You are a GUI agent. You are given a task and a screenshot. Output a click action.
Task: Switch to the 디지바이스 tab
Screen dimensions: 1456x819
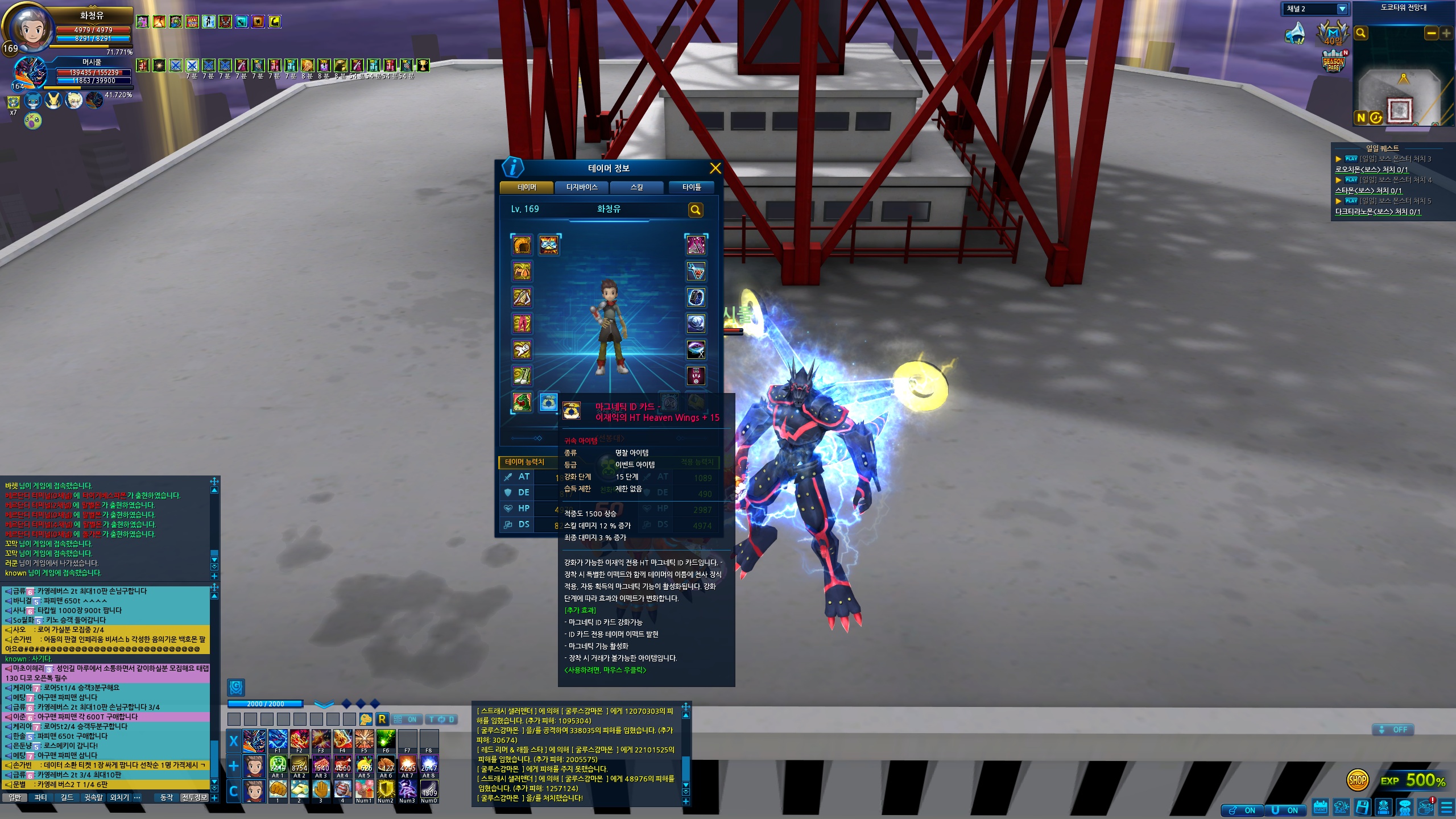click(582, 187)
